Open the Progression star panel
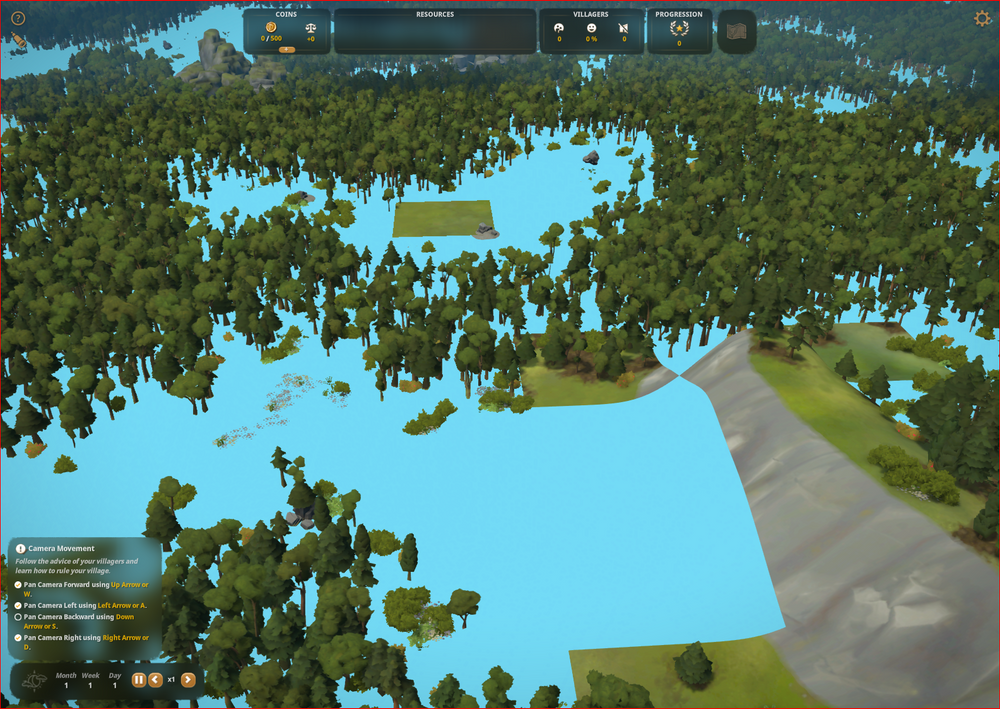 tap(679, 30)
